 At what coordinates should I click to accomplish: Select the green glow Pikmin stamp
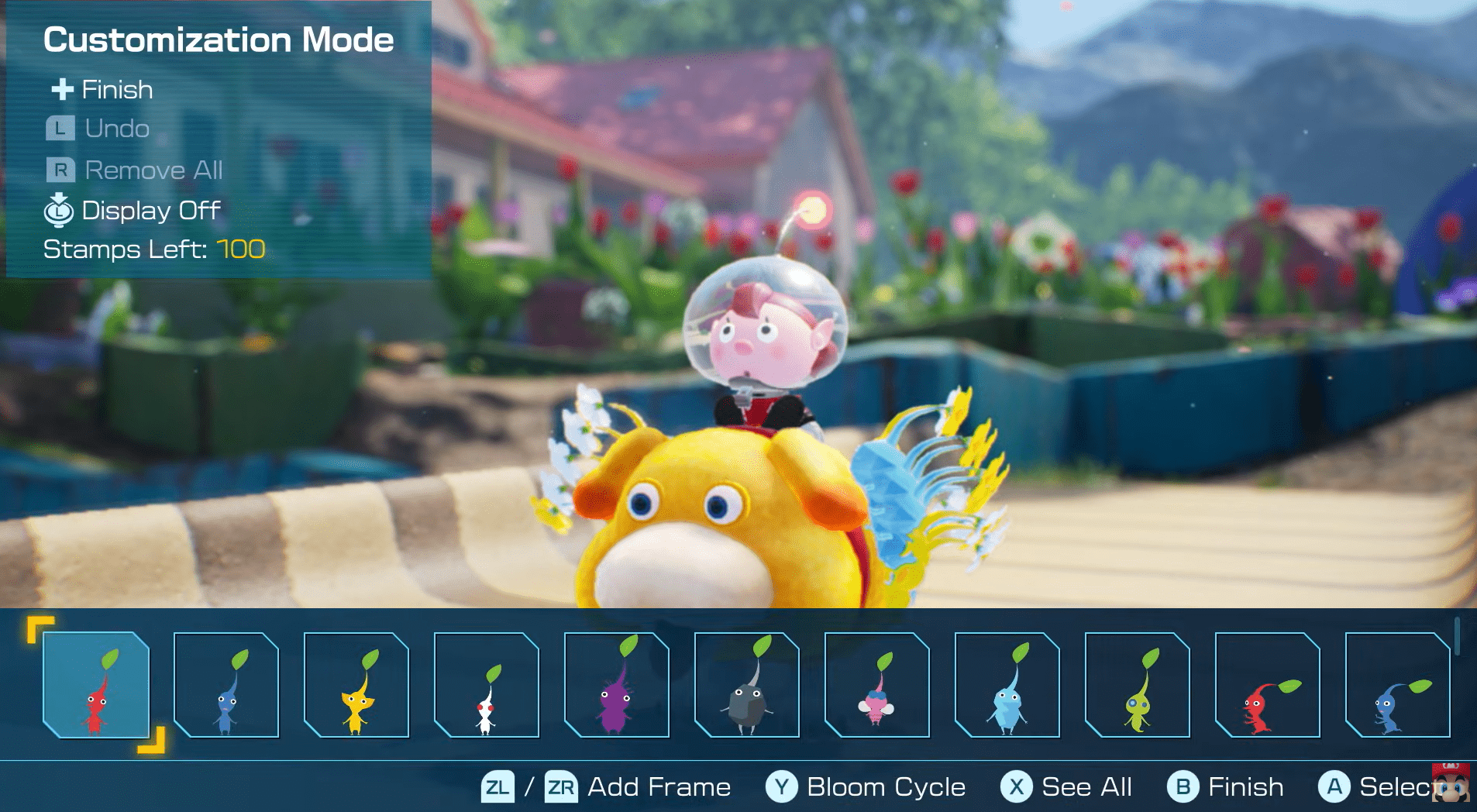pyautogui.click(x=1138, y=685)
